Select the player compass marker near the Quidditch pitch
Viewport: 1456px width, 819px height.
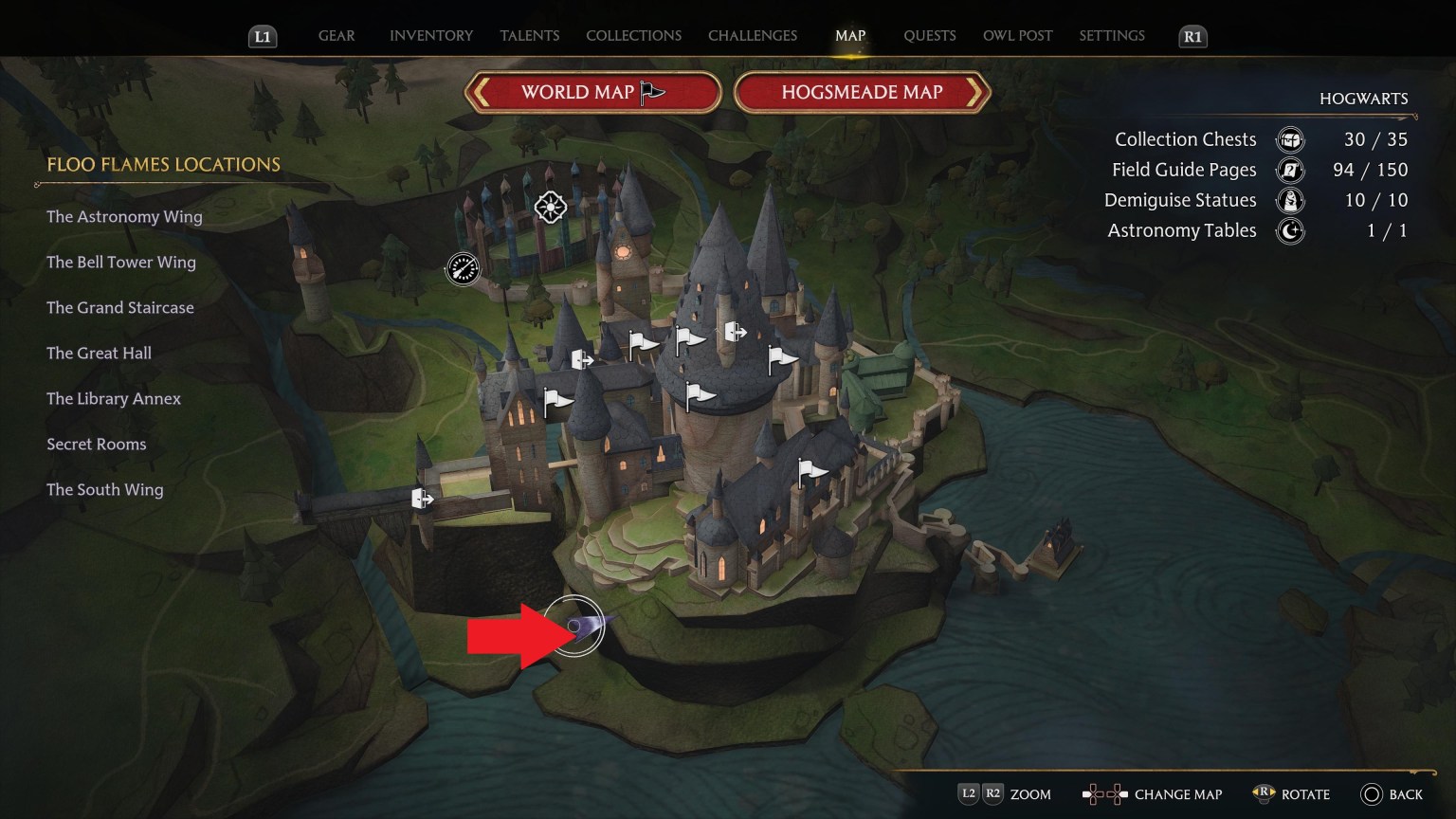462,268
